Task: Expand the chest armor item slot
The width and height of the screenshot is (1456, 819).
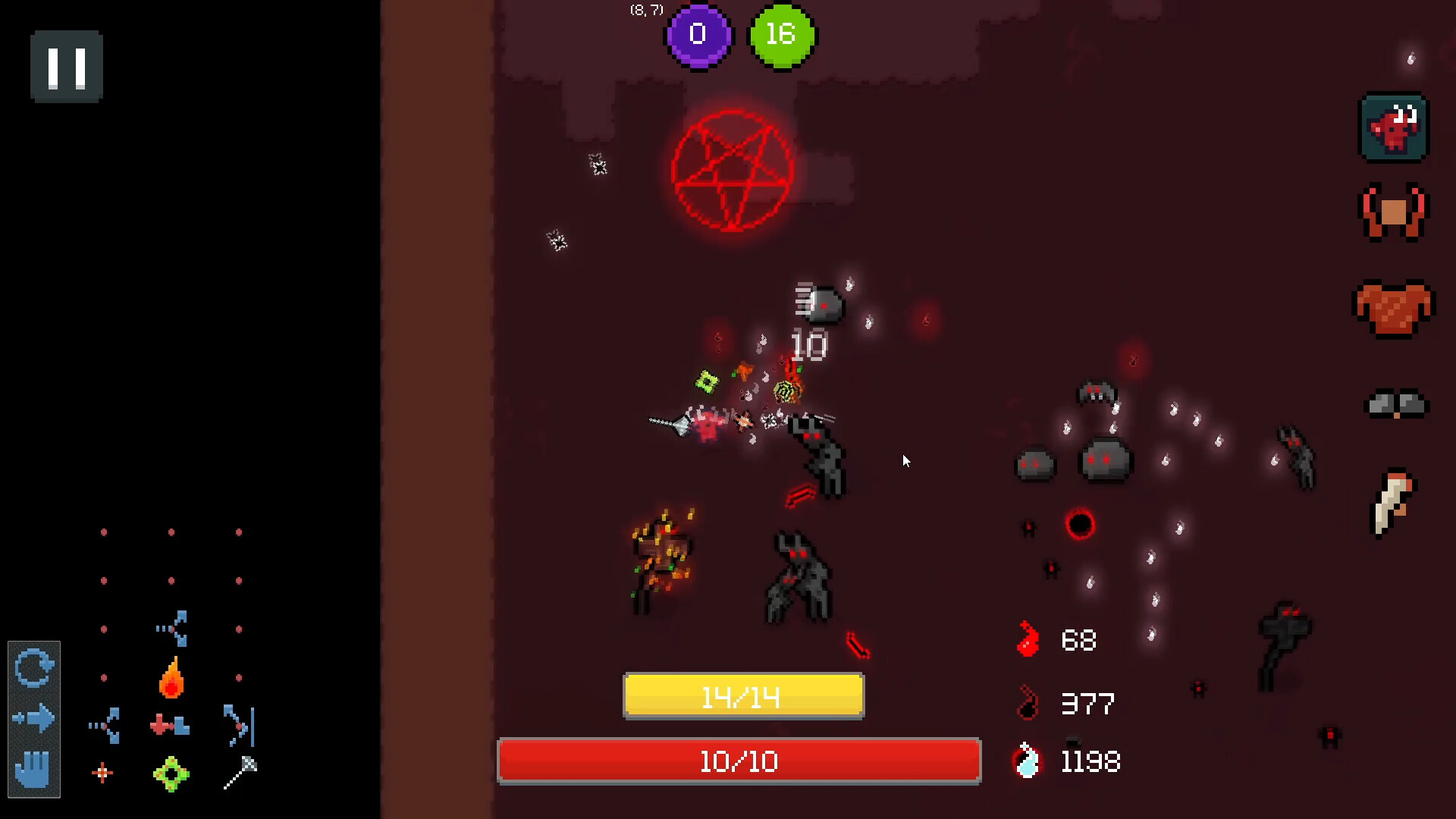Action: [x=1394, y=307]
